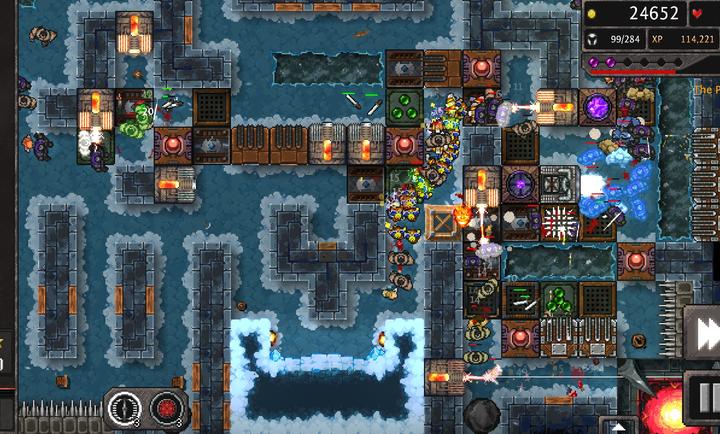The image size is (720, 434).
Task: Expand the bottom panel with the up arrow
Action: click(619, 425)
